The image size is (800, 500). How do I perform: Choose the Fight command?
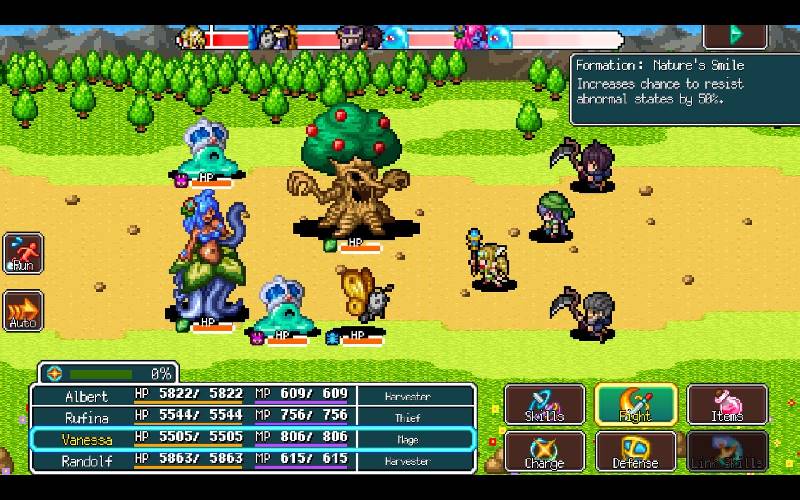(636, 404)
